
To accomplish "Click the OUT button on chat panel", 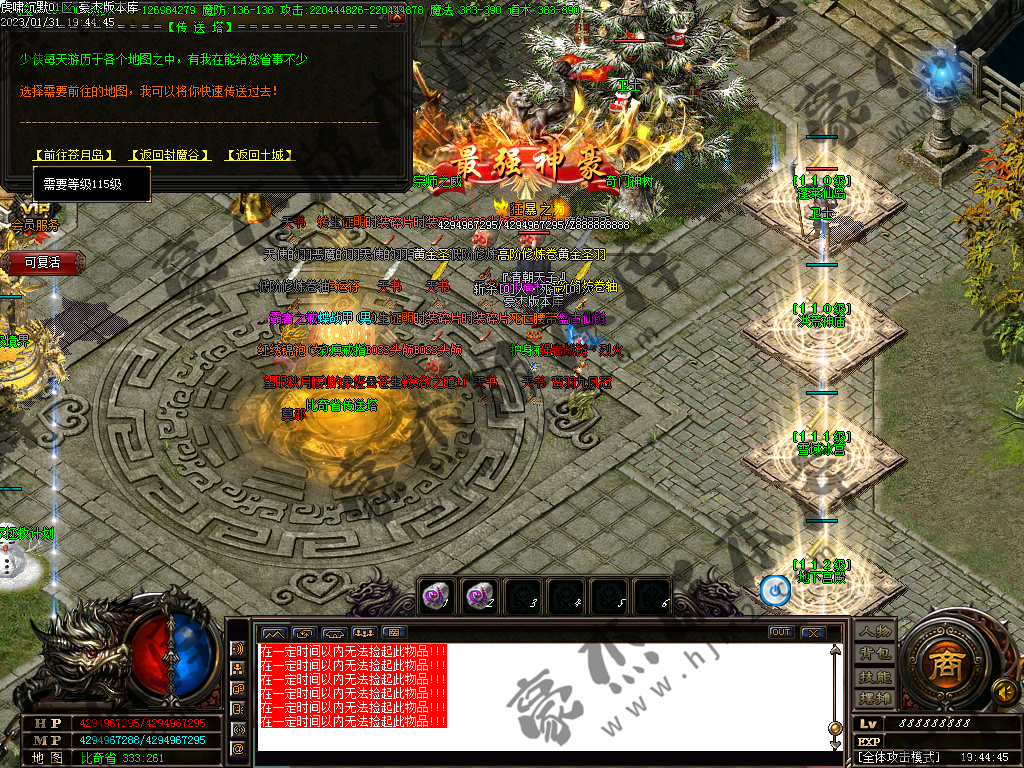I will pos(780,632).
